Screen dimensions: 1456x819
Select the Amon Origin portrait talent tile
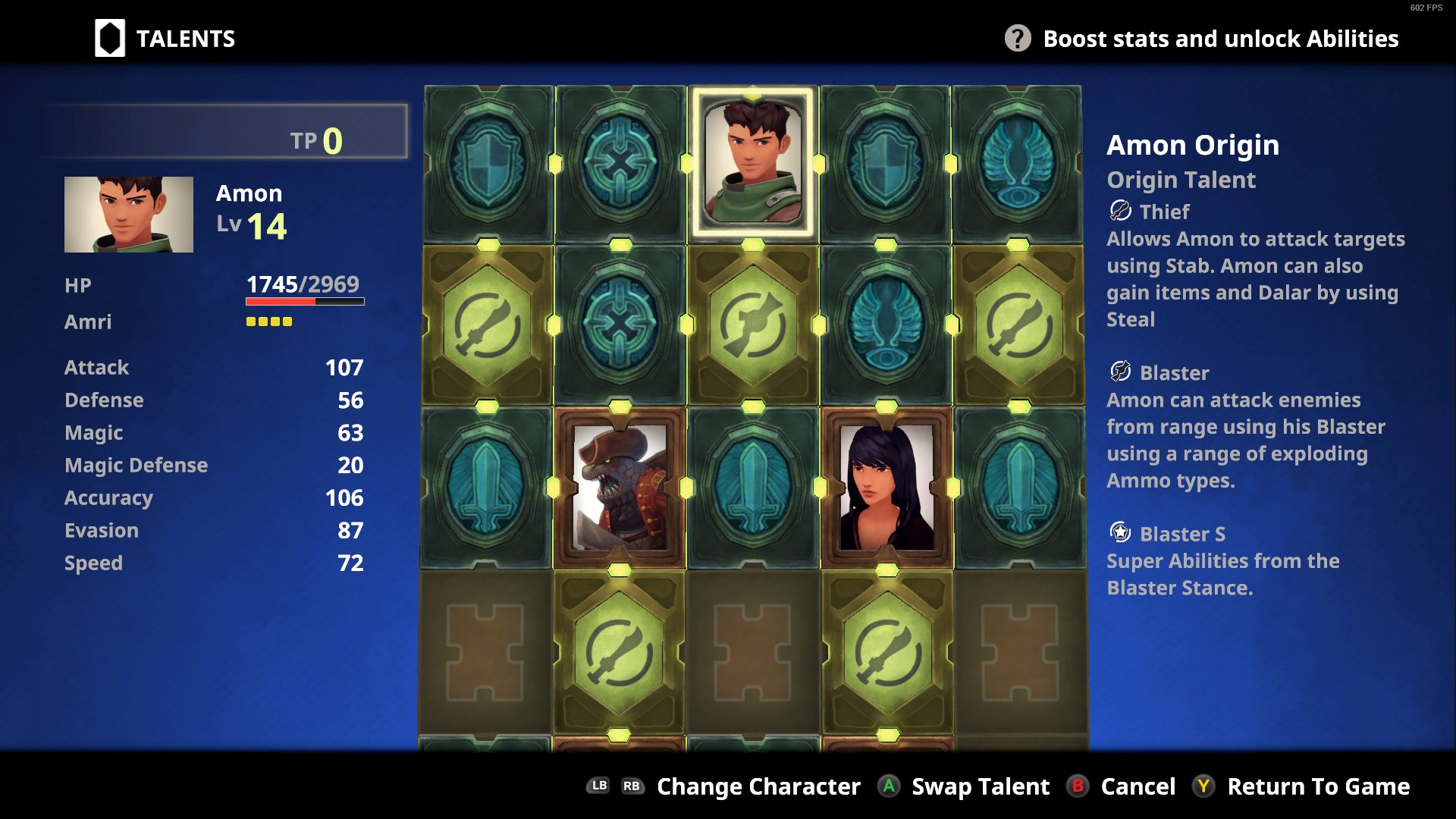pos(752,163)
